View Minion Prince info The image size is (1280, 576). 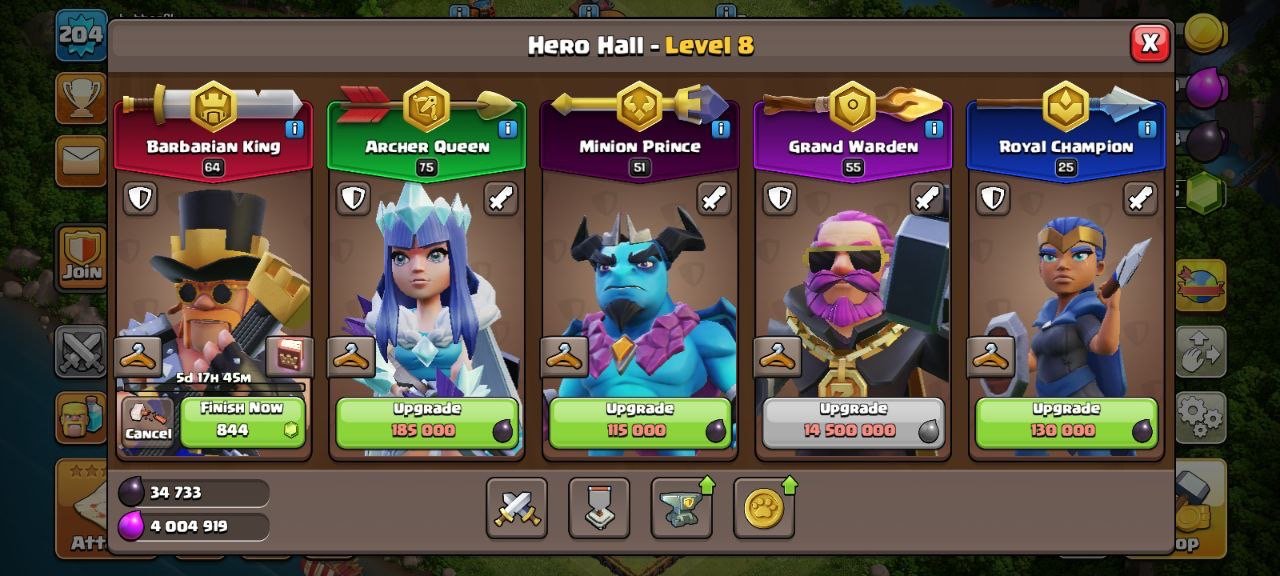click(720, 129)
